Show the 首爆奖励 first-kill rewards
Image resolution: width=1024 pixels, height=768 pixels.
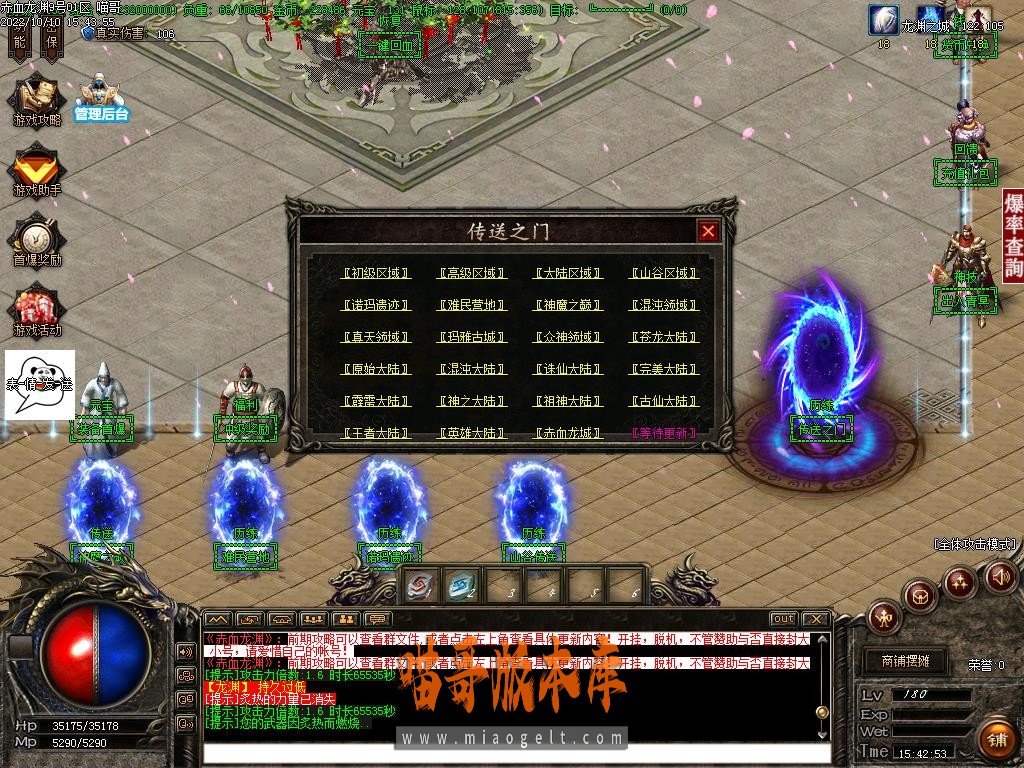37,241
